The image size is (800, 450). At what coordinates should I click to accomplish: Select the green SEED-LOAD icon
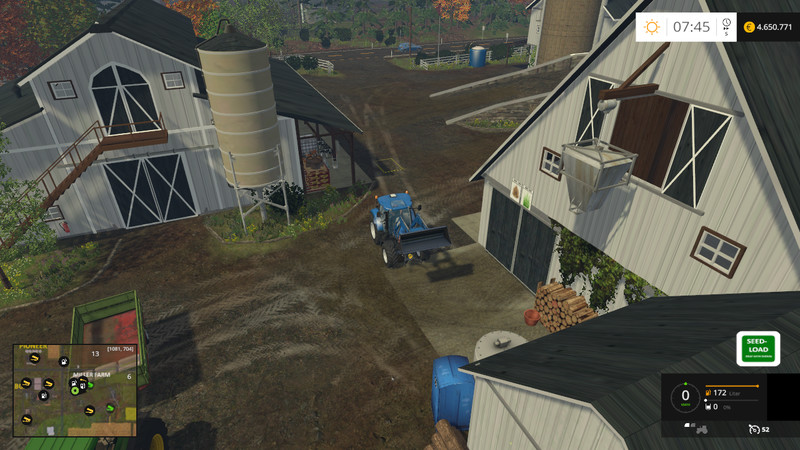758,348
